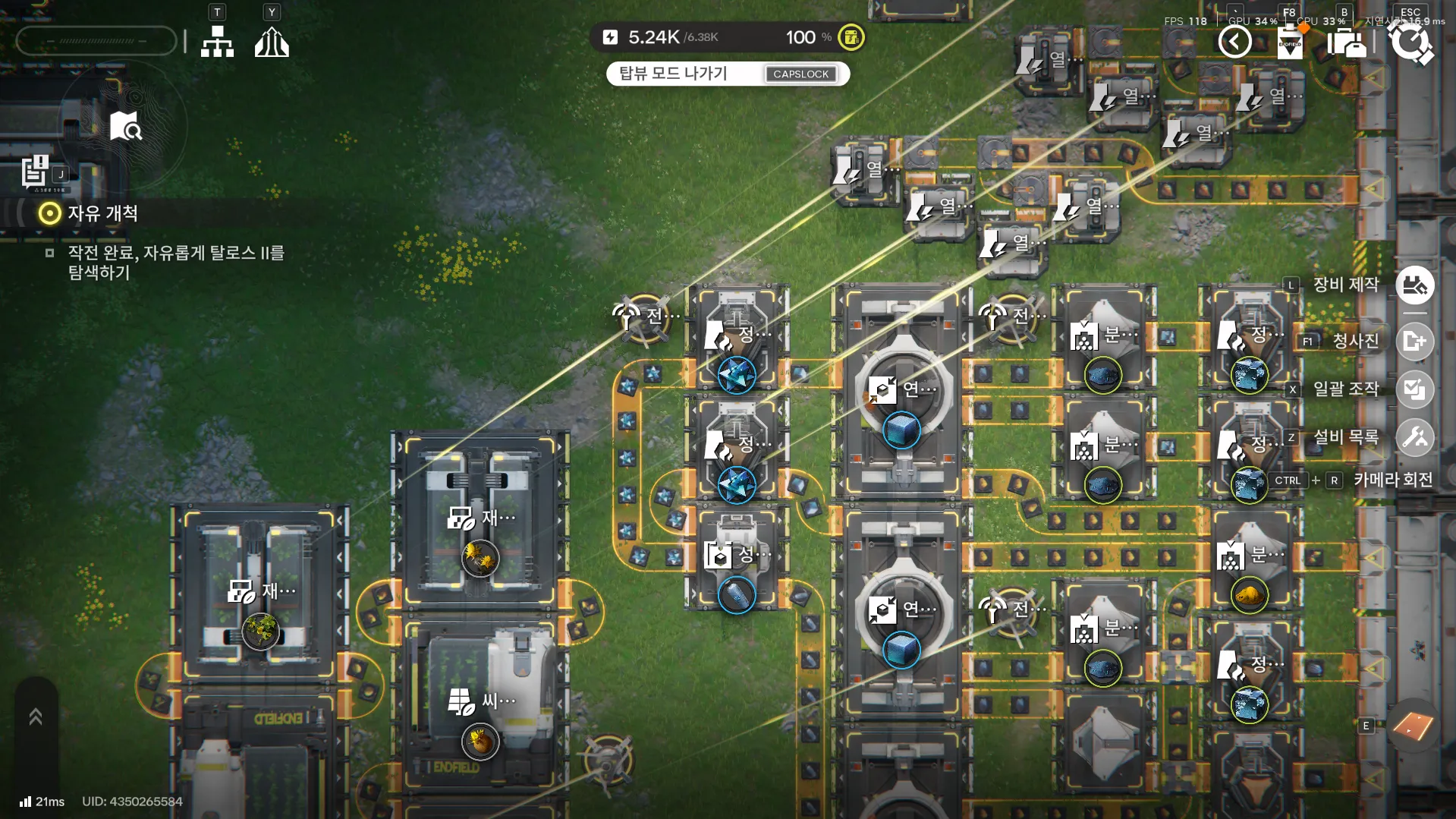1456x819 pixels.
Task: Open the 설비 목록 facility list
Action: pos(1414,437)
